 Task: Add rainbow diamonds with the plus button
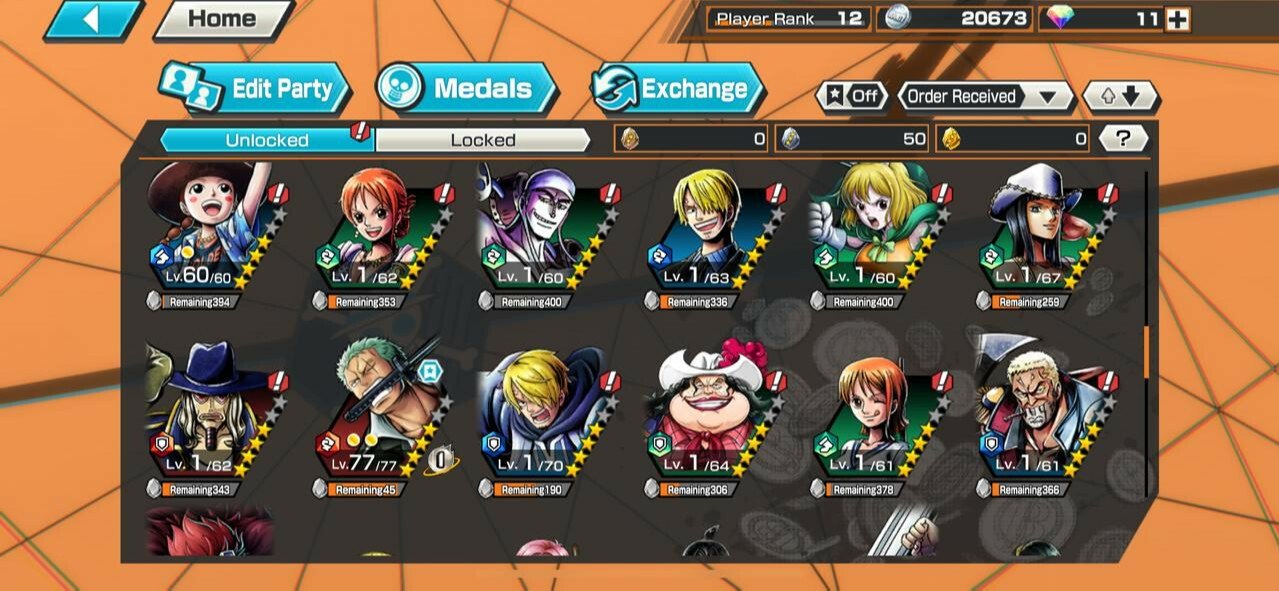point(1178,19)
